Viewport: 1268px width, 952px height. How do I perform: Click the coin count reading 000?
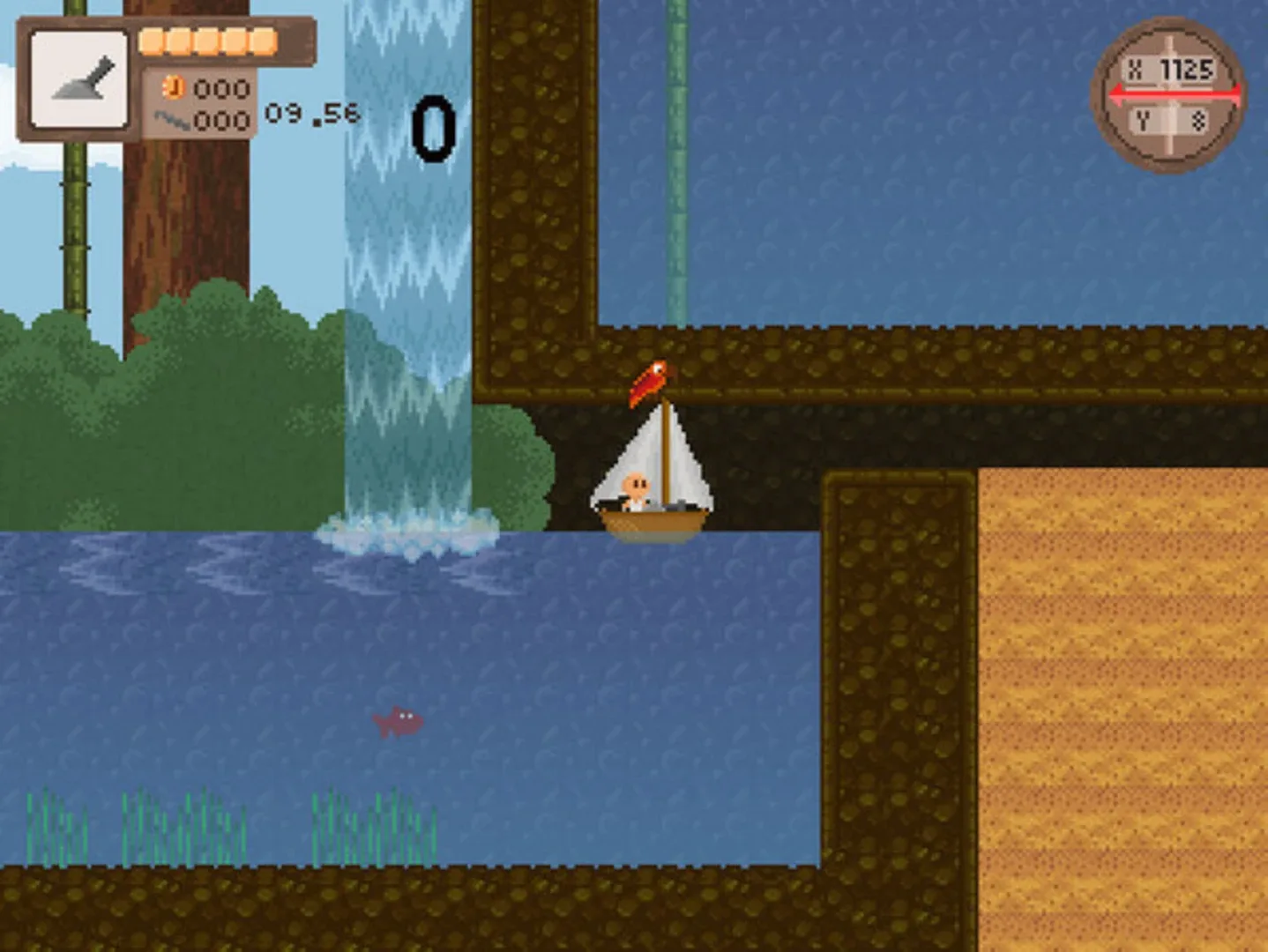click(x=221, y=89)
